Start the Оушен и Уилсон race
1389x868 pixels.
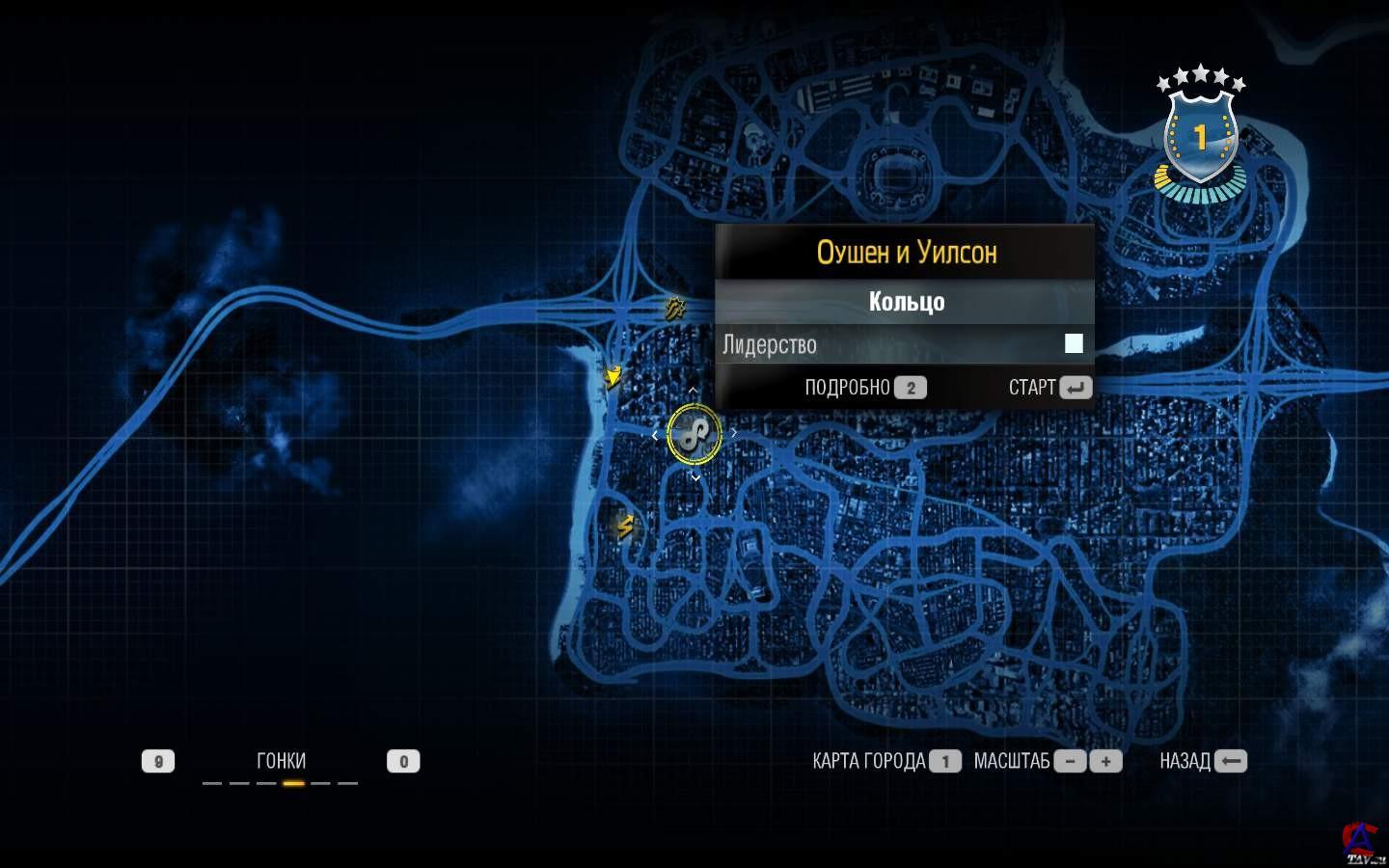pos(1049,388)
